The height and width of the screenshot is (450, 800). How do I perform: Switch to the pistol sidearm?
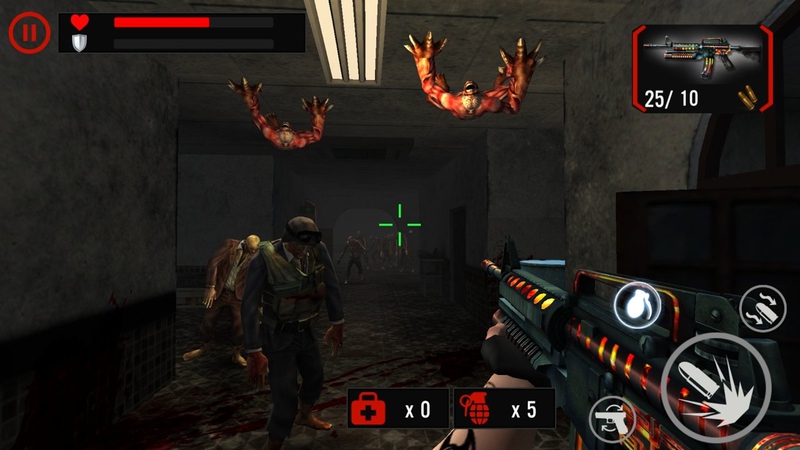[614, 417]
